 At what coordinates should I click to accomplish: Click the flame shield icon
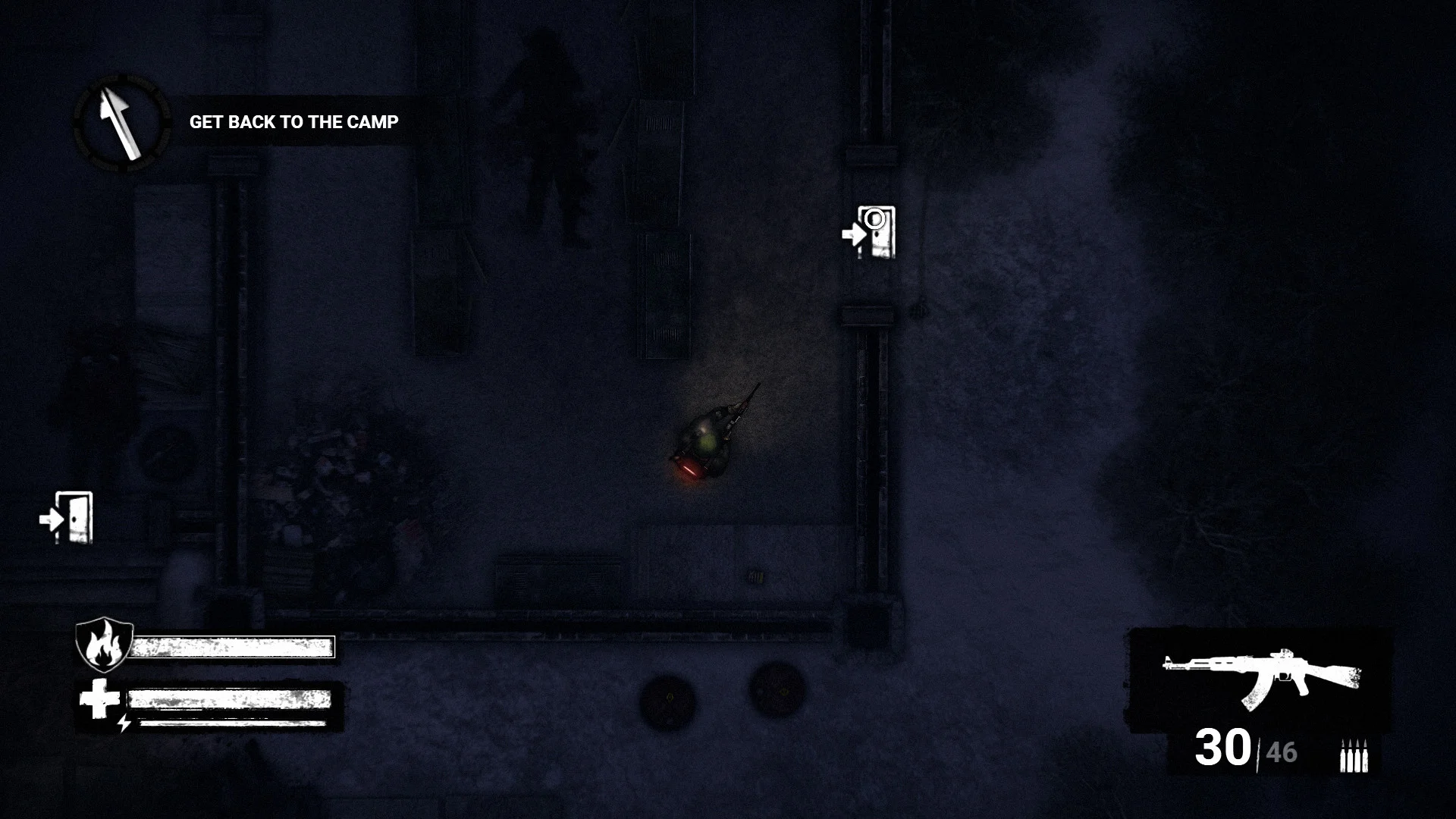click(104, 644)
